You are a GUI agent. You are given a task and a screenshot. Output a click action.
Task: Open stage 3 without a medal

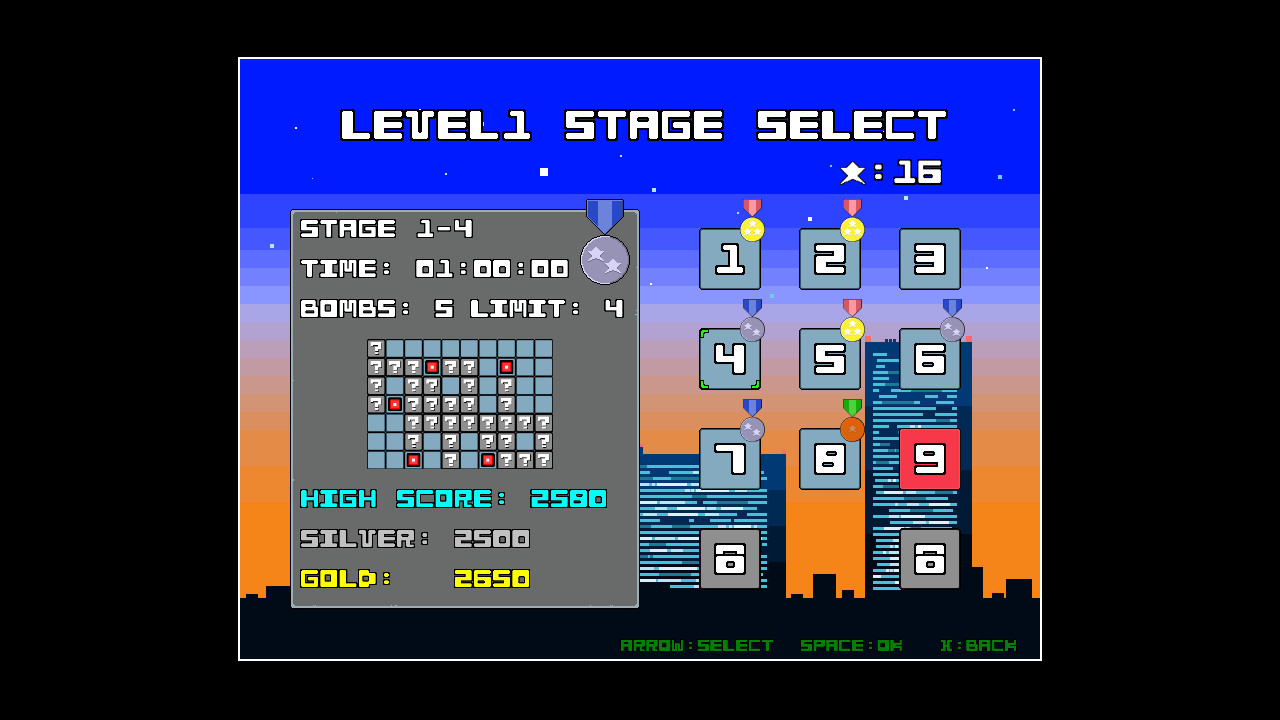pos(930,259)
